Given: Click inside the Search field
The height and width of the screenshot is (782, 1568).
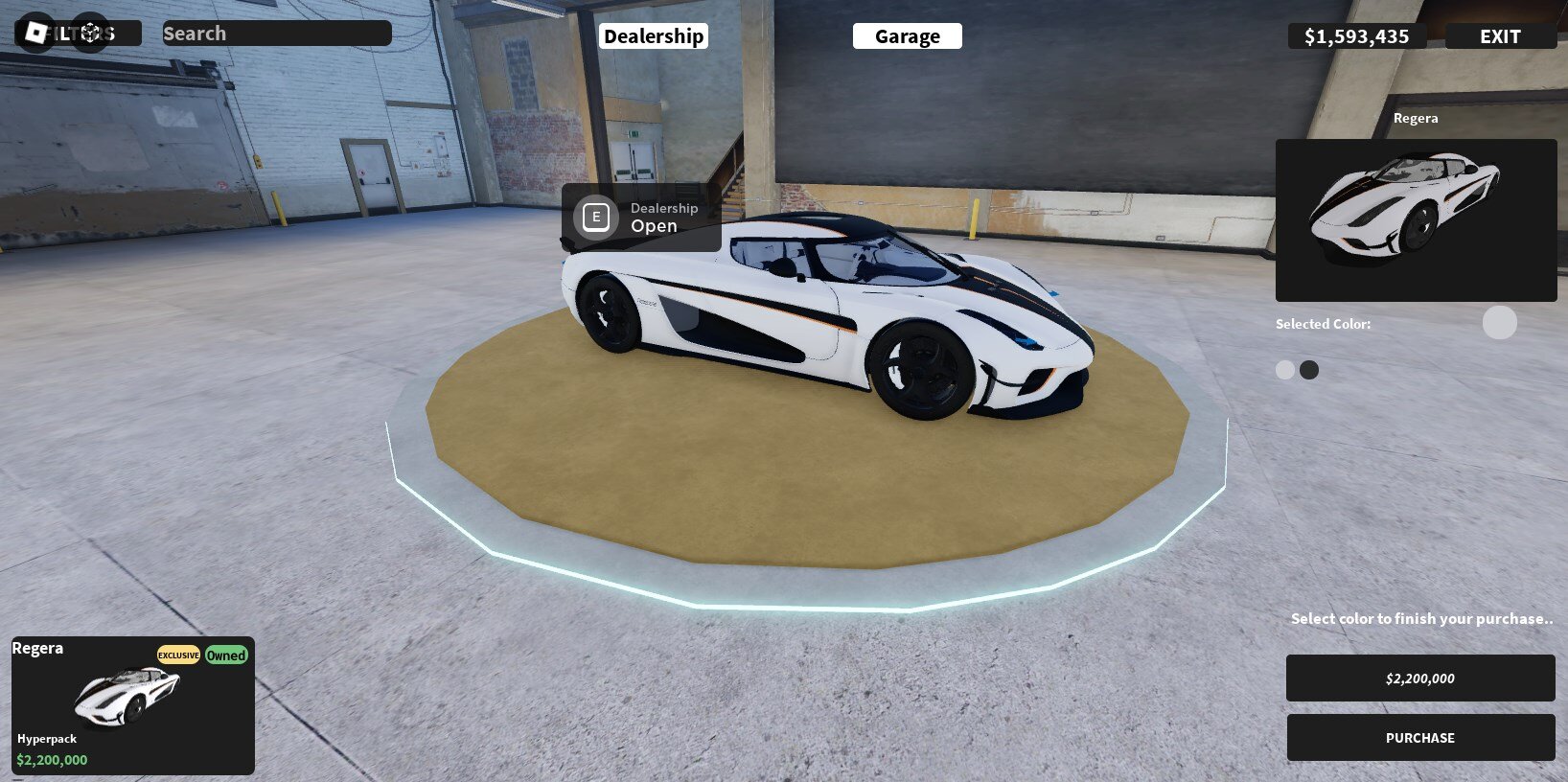Looking at the screenshot, I should pos(276,33).
